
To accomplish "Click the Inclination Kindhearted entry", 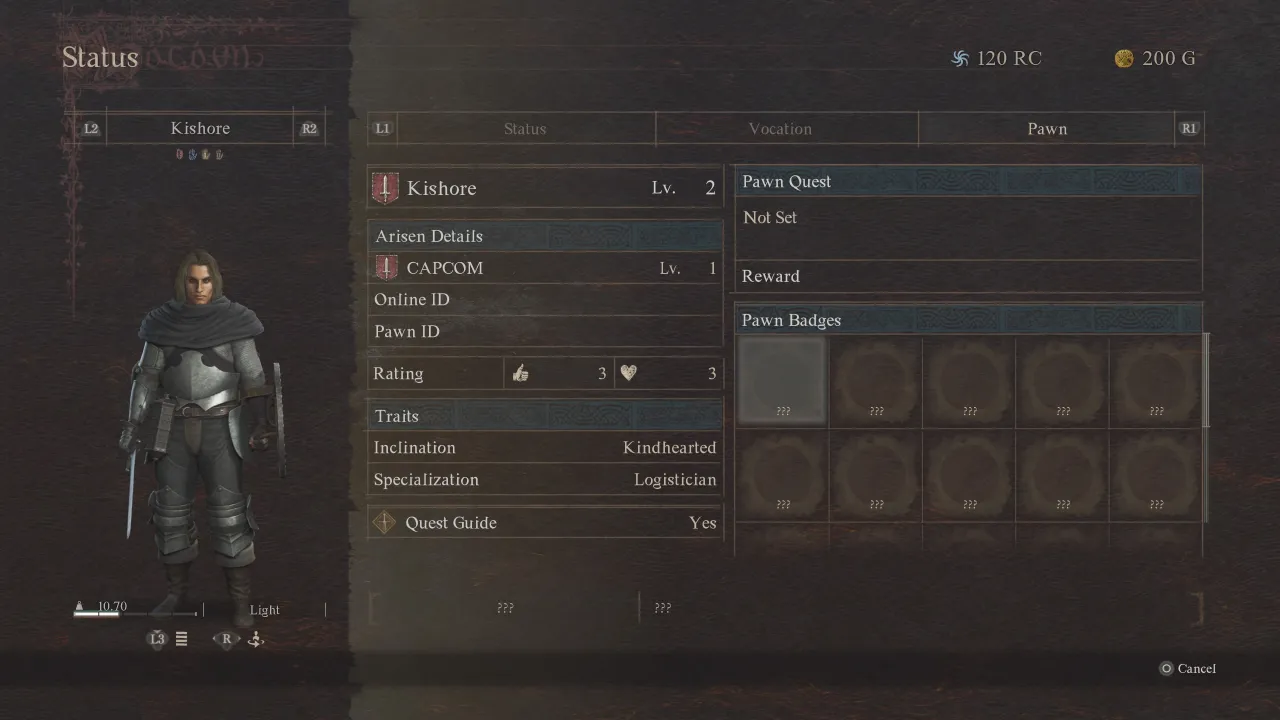I will pyautogui.click(x=545, y=447).
